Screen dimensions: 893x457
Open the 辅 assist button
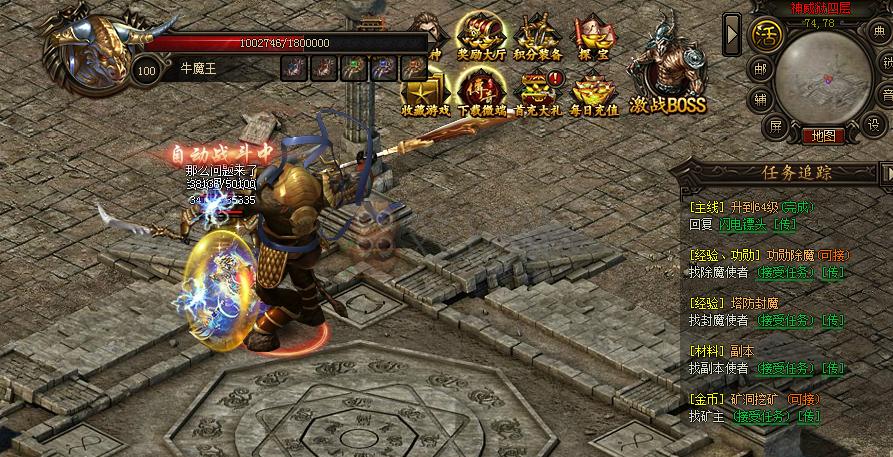pos(761,98)
